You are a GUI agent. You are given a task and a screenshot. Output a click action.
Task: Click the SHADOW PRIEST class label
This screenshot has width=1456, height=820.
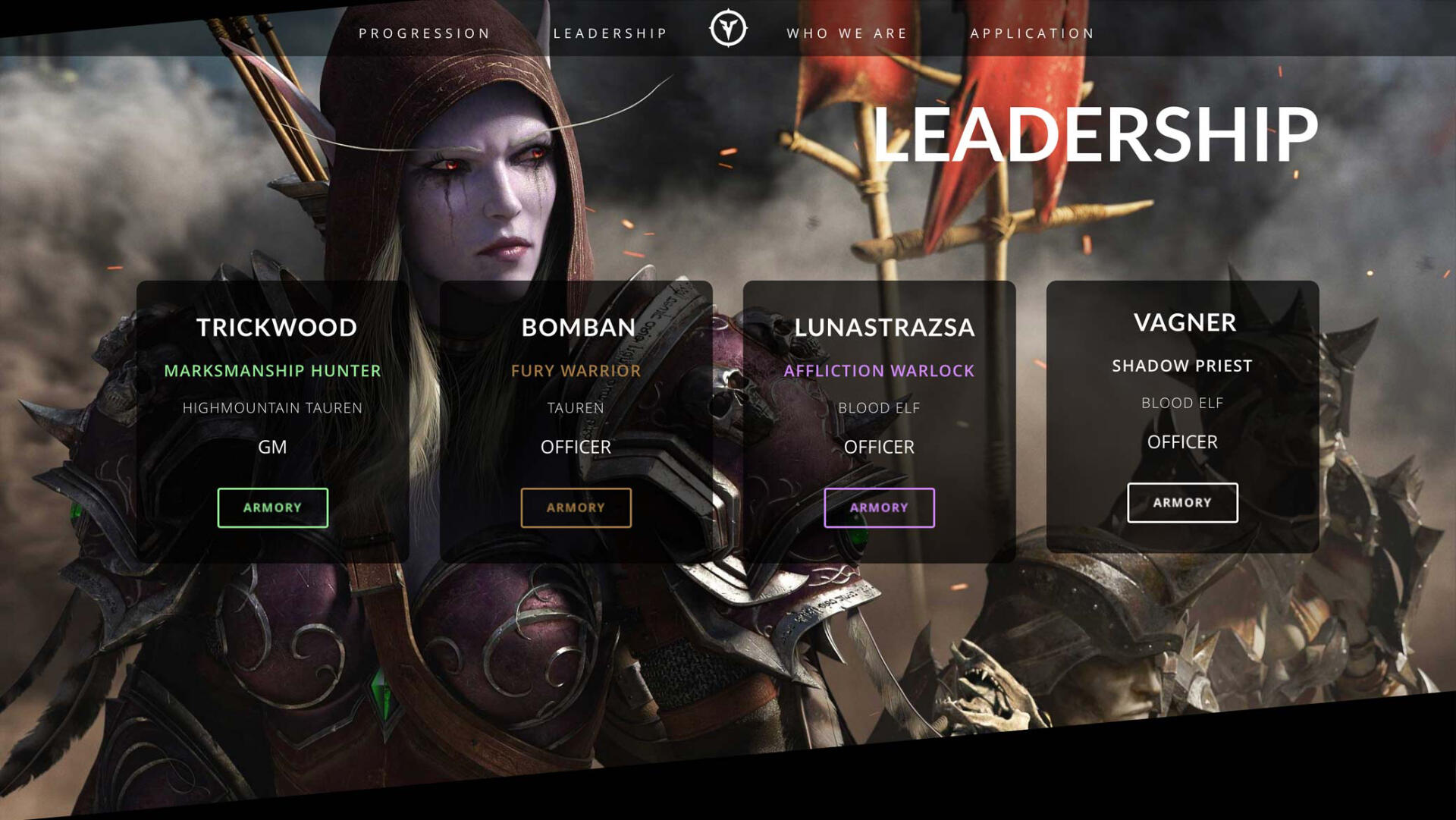coord(1182,365)
